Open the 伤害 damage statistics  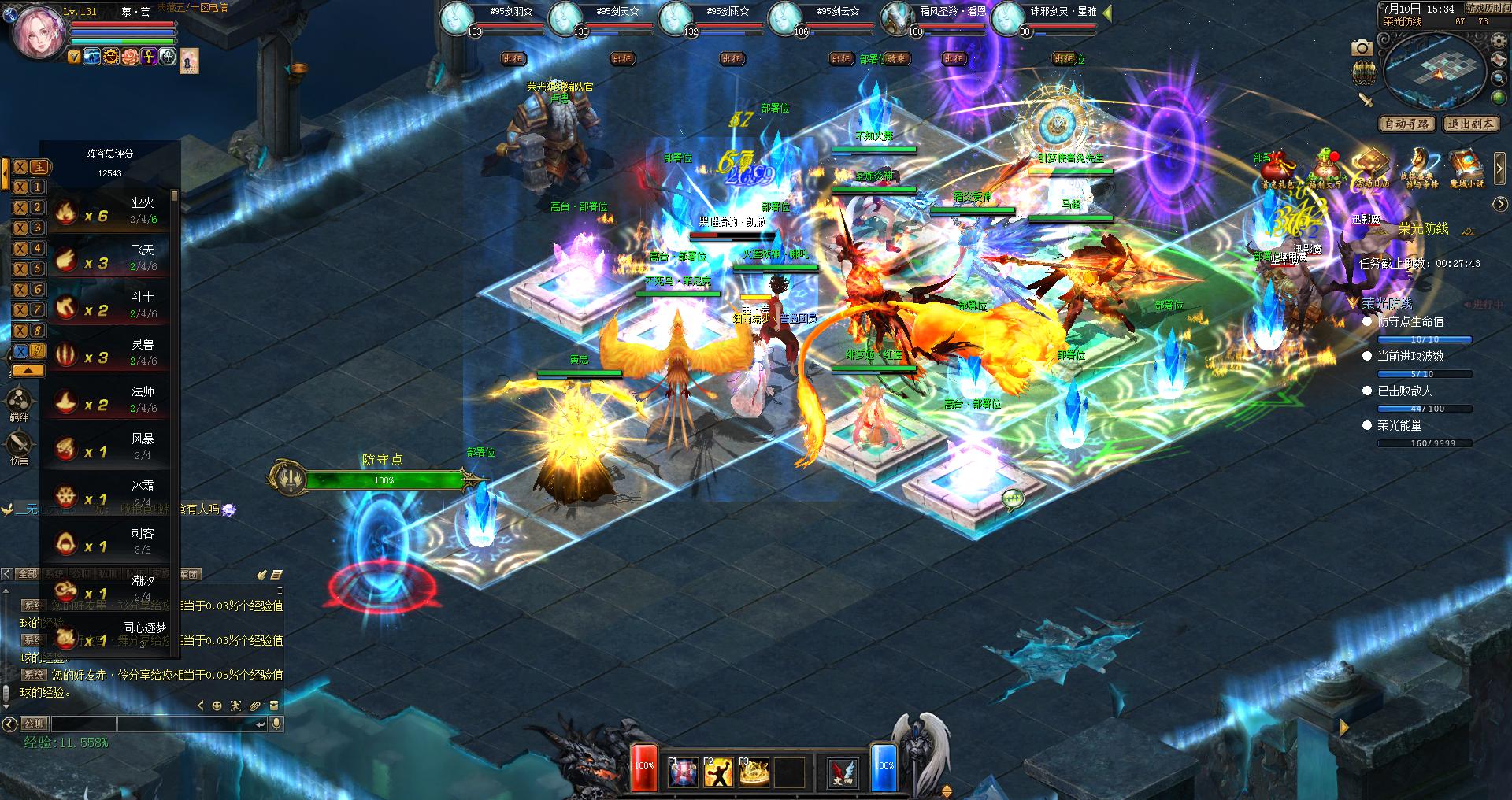[x=19, y=448]
